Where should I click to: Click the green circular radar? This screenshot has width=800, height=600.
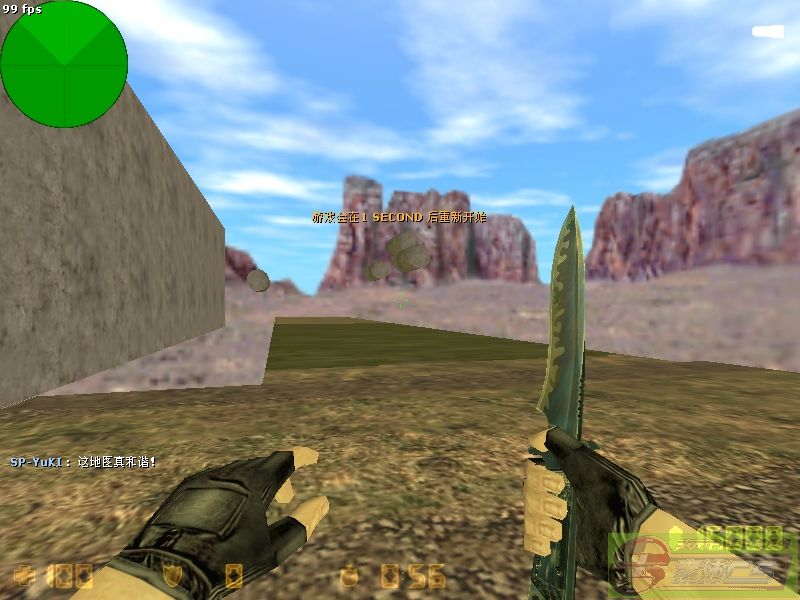pyautogui.click(x=64, y=64)
